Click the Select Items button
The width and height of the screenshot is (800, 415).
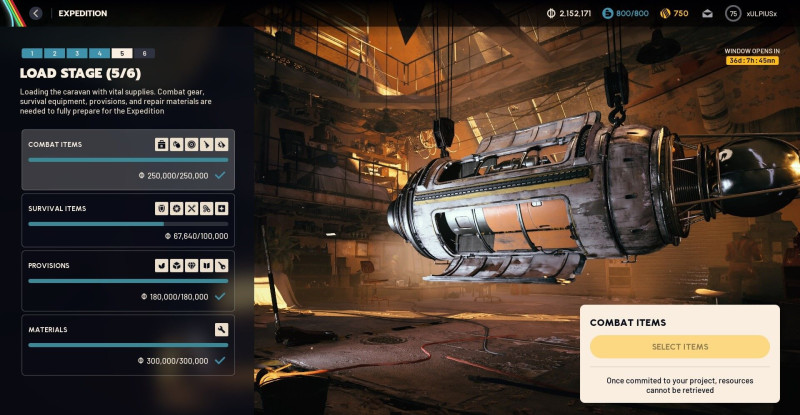680,347
